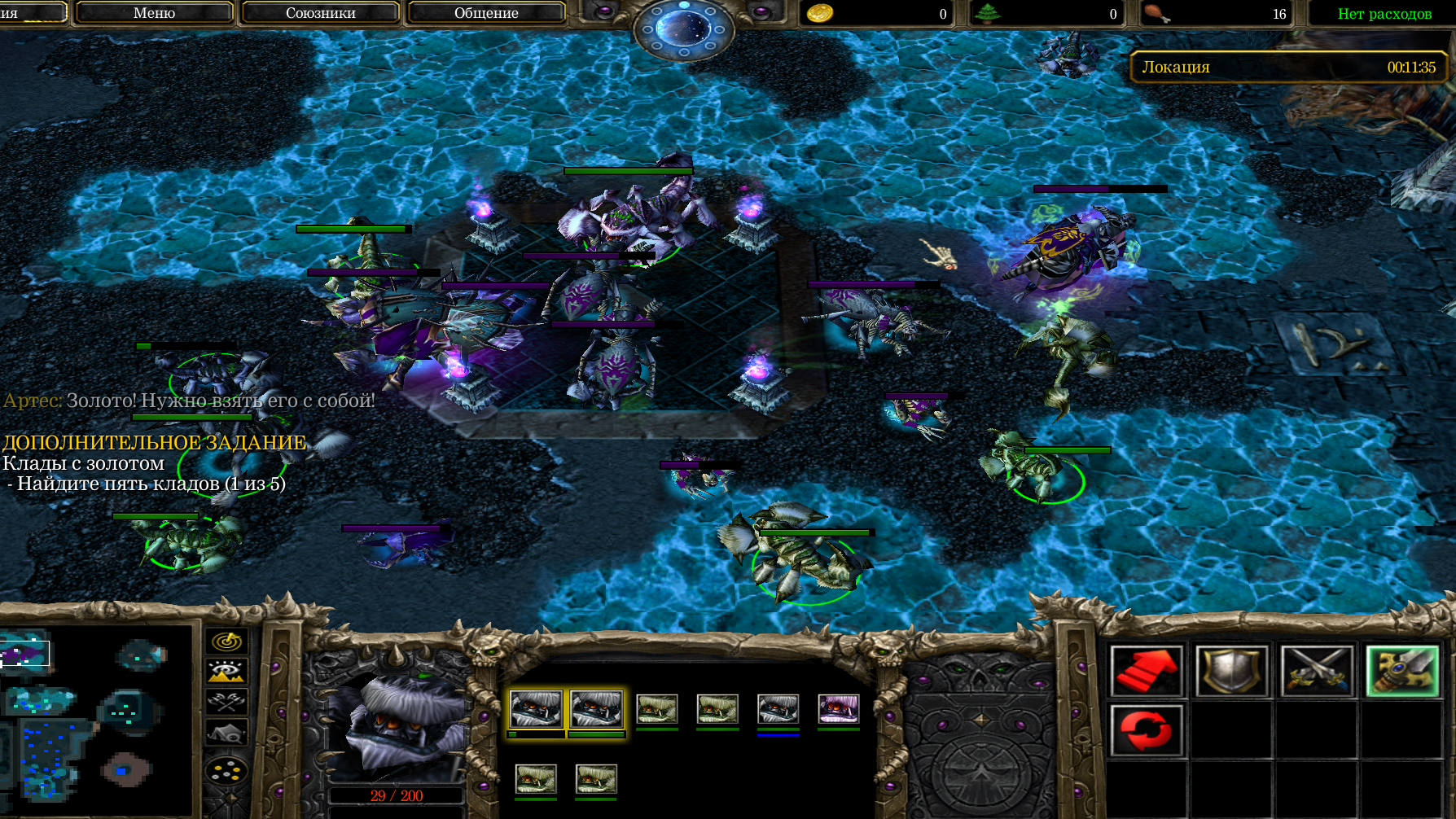
Task: Select the first gold-highlighted unit icon
Action: pyautogui.click(x=535, y=709)
